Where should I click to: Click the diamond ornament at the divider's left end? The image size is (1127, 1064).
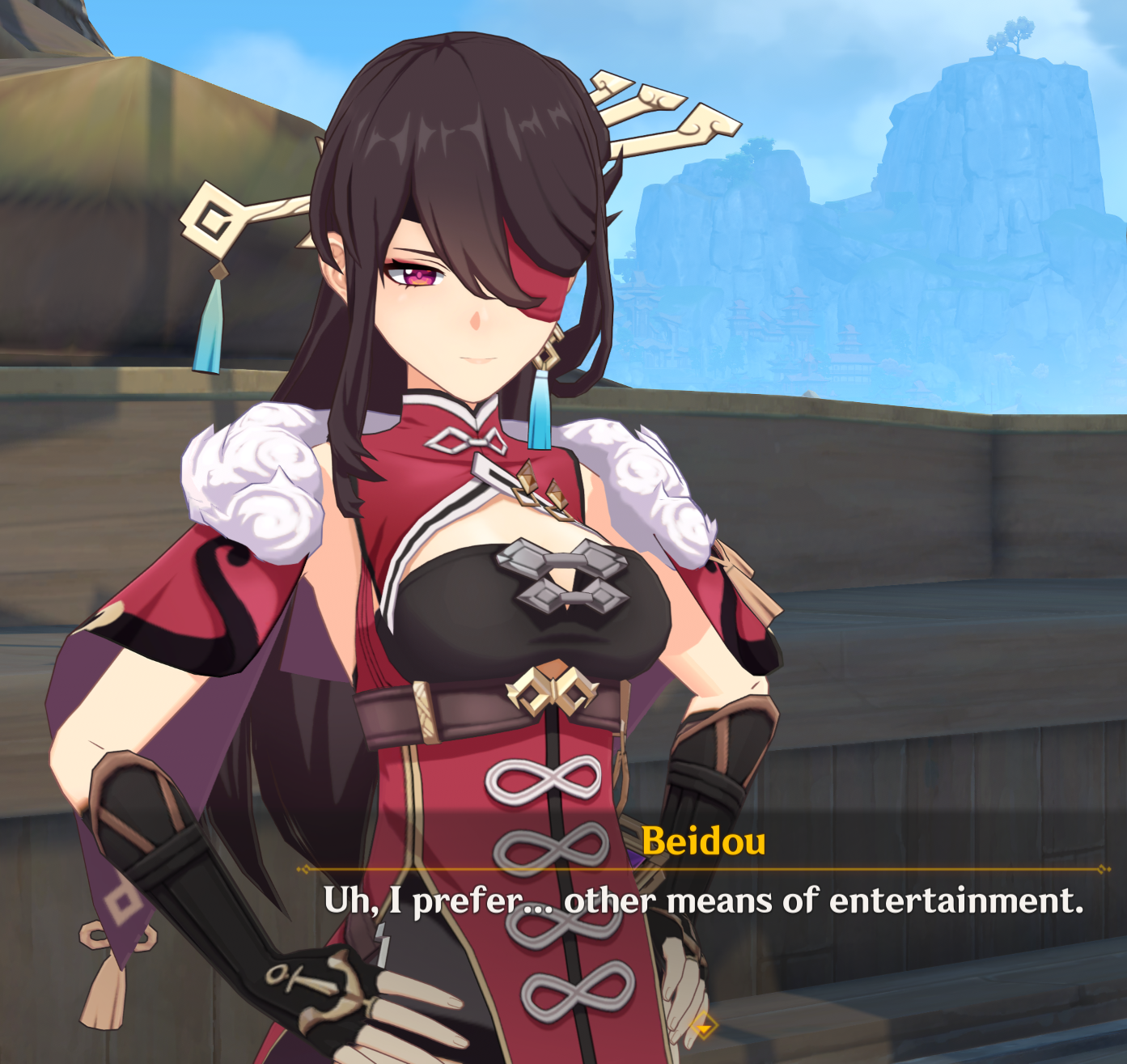pos(307,867)
